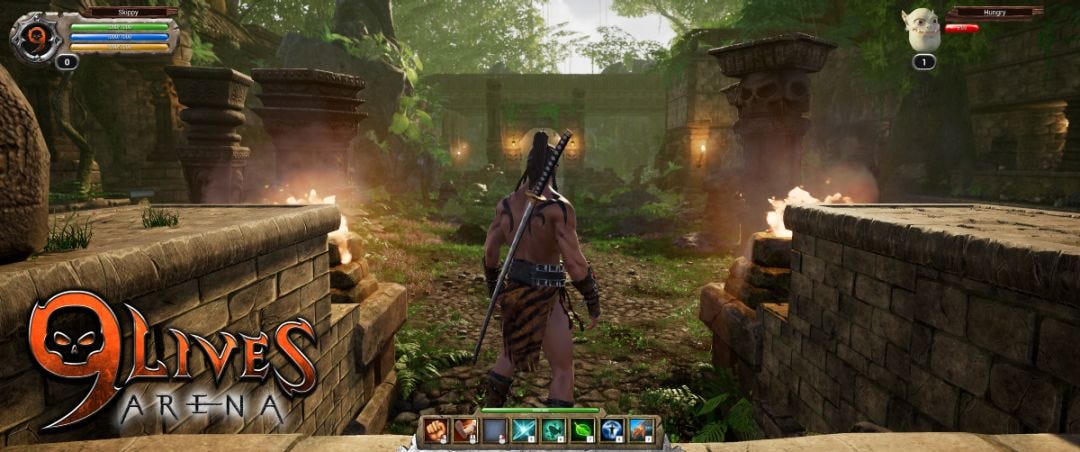Select the empty grey hotbar slot
The width and height of the screenshot is (1080, 452).
pyautogui.click(x=494, y=431)
